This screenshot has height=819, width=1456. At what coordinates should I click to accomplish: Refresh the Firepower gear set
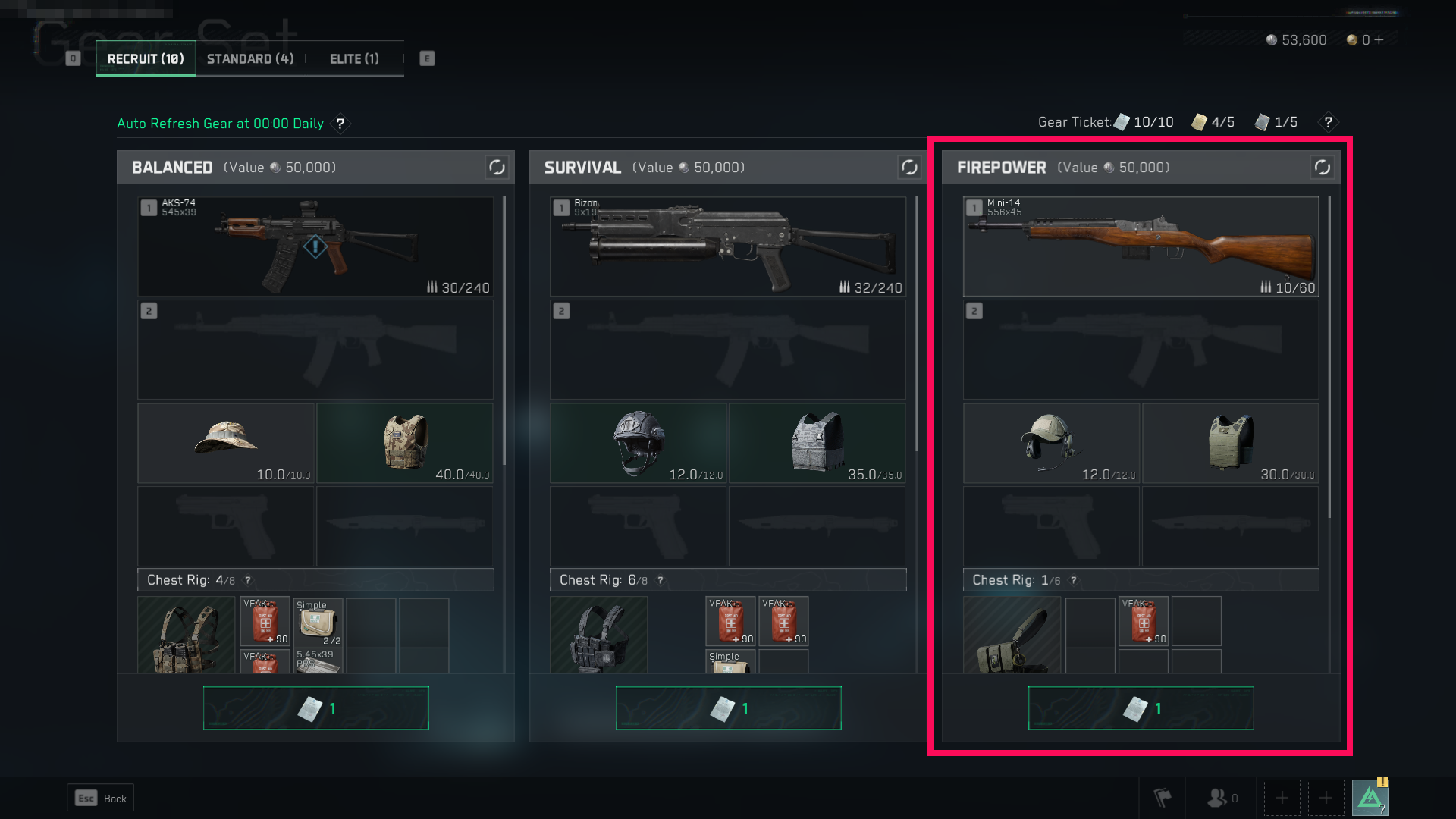coord(1322,168)
